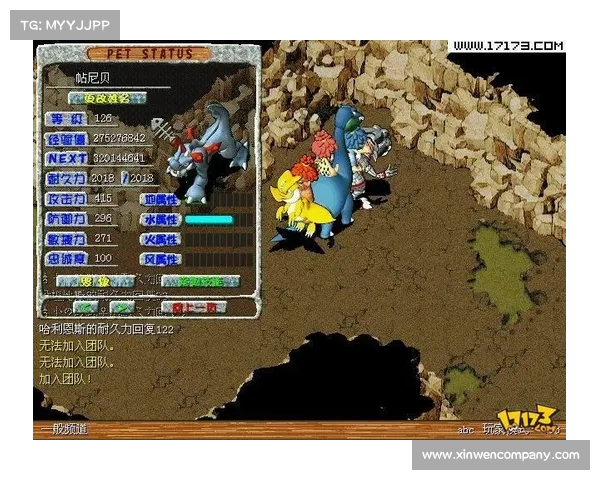Show the next pet with the right arrow
This screenshot has height=480, width=600.
pos(122,307)
